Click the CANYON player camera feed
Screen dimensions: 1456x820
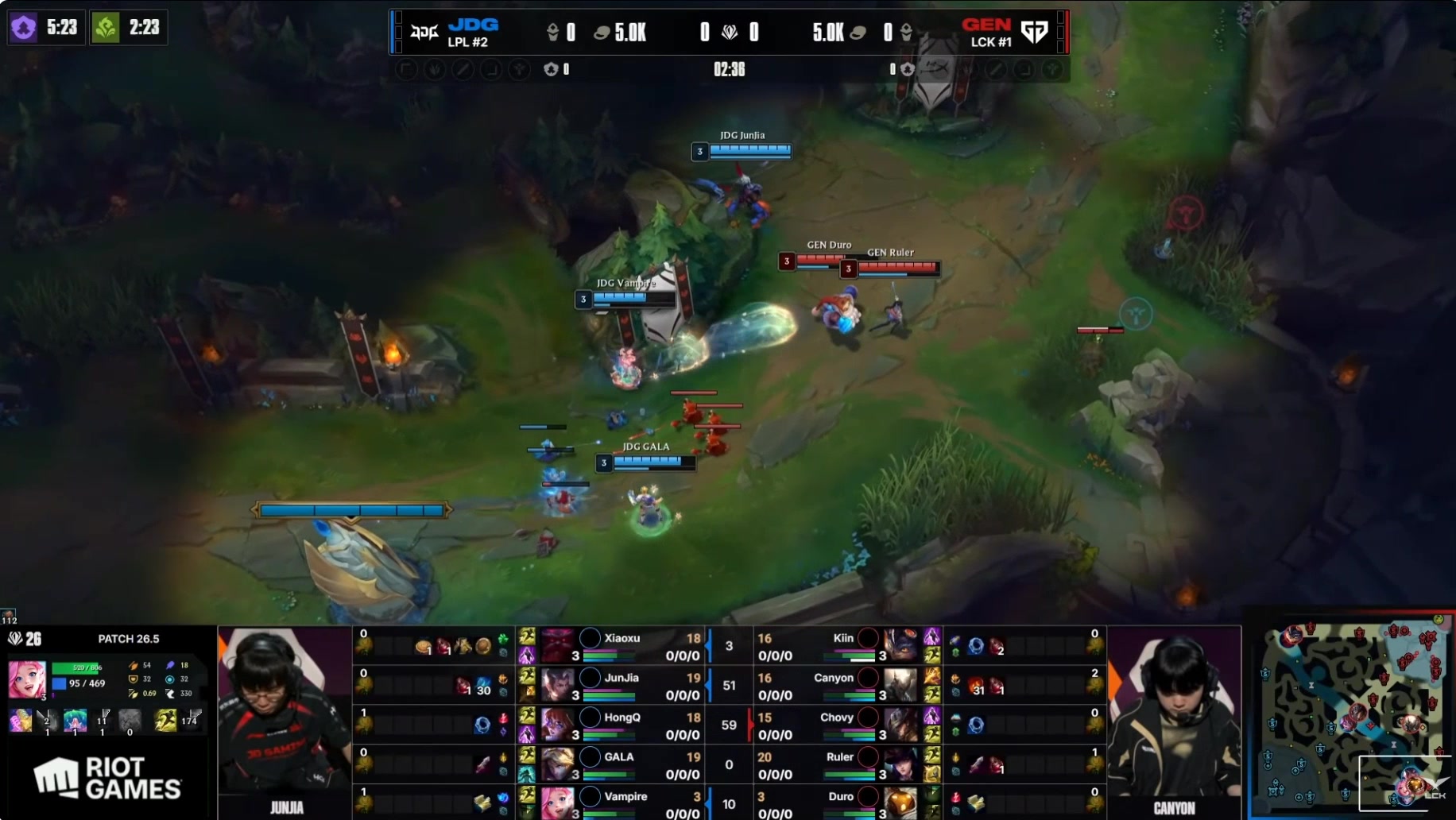[x=1174, y=715]
